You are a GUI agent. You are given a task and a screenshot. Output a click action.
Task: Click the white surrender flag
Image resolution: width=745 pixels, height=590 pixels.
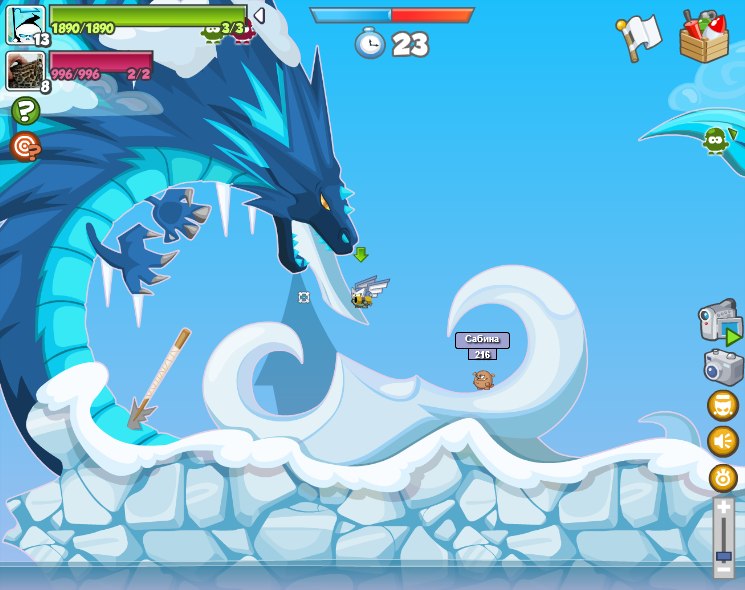[x=638, y=37]
